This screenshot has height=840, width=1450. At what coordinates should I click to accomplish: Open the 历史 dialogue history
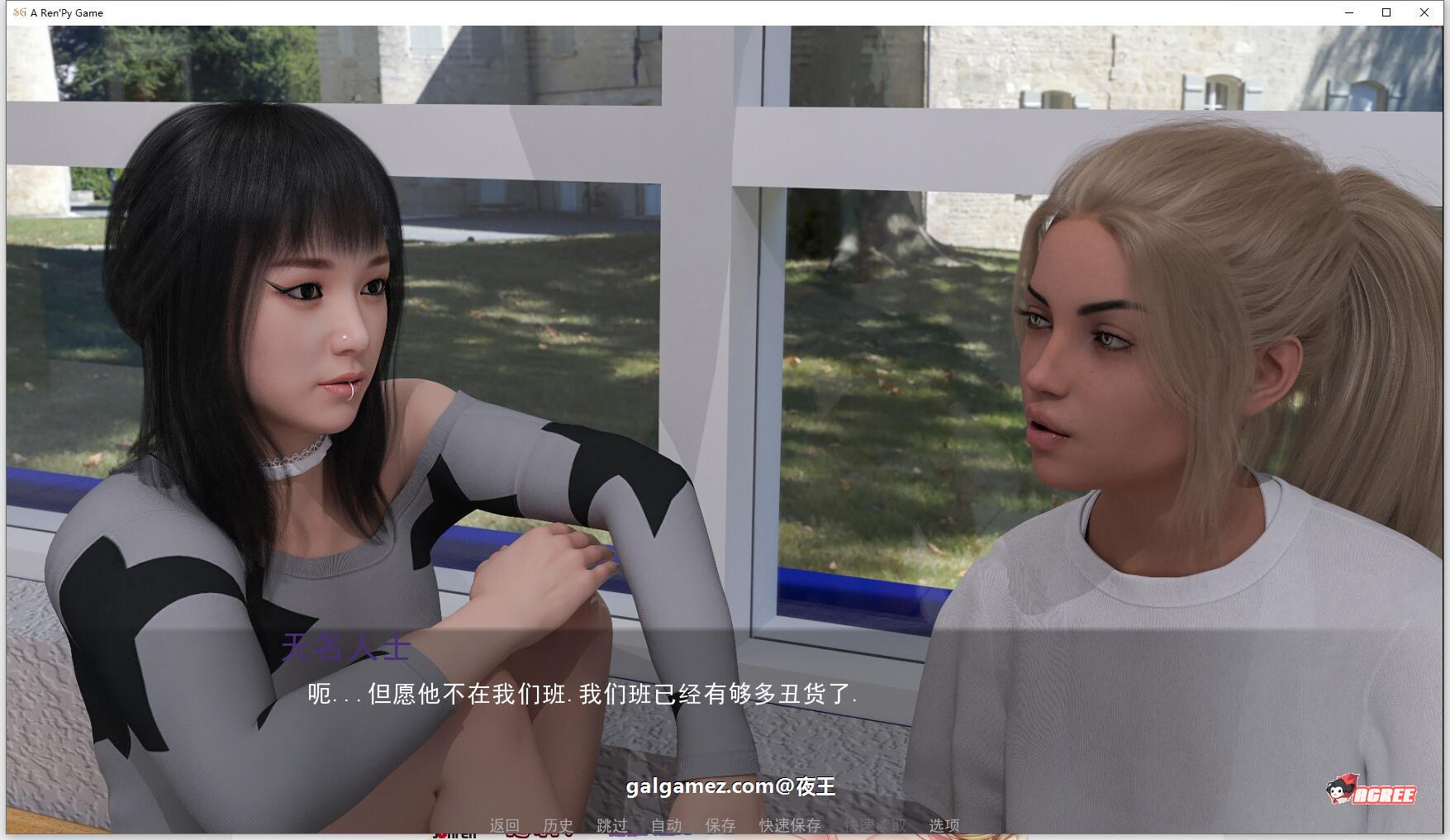click(558, 824)
